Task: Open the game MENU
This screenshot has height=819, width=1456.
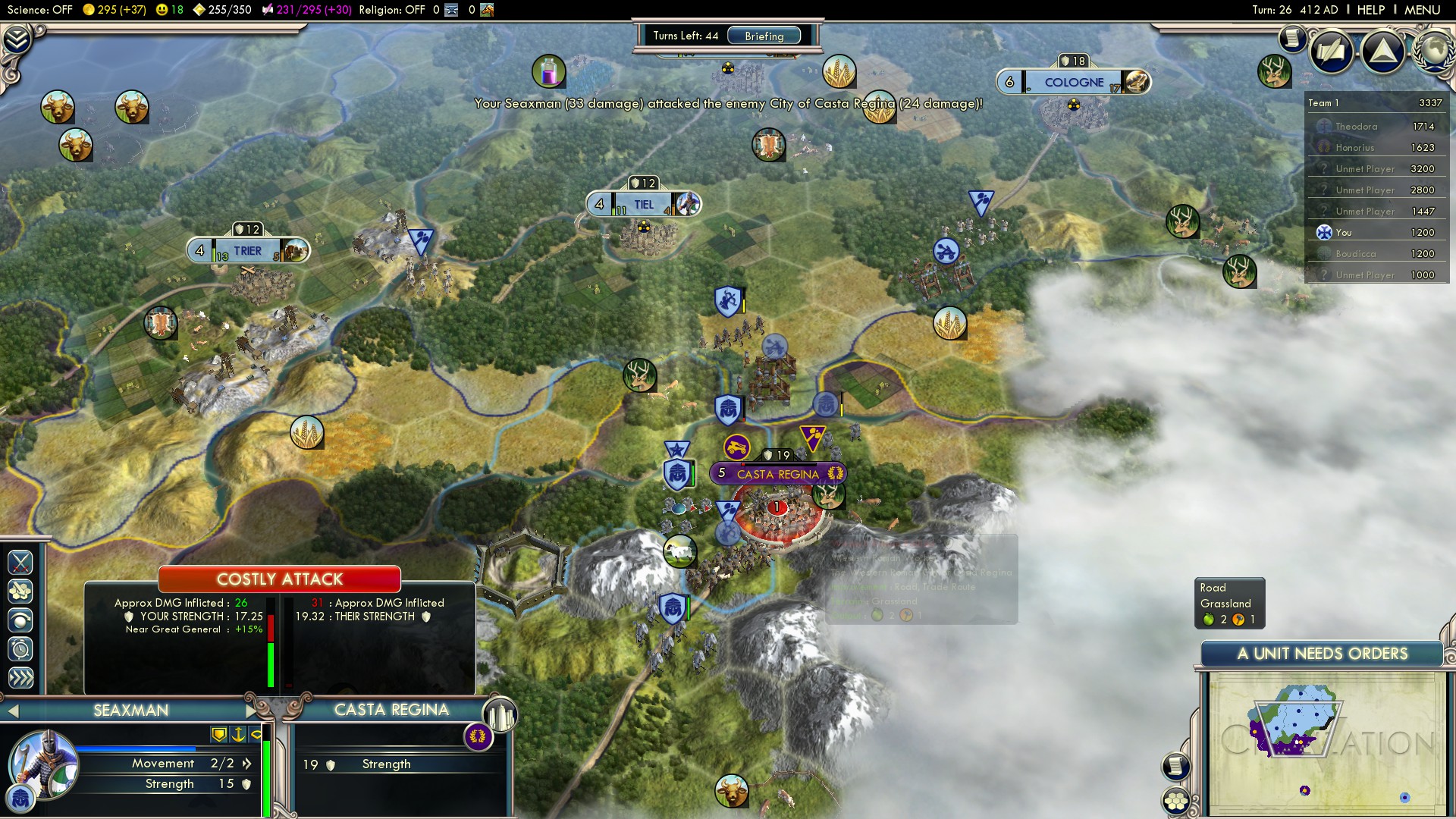Action: (x=1422, y=10)
